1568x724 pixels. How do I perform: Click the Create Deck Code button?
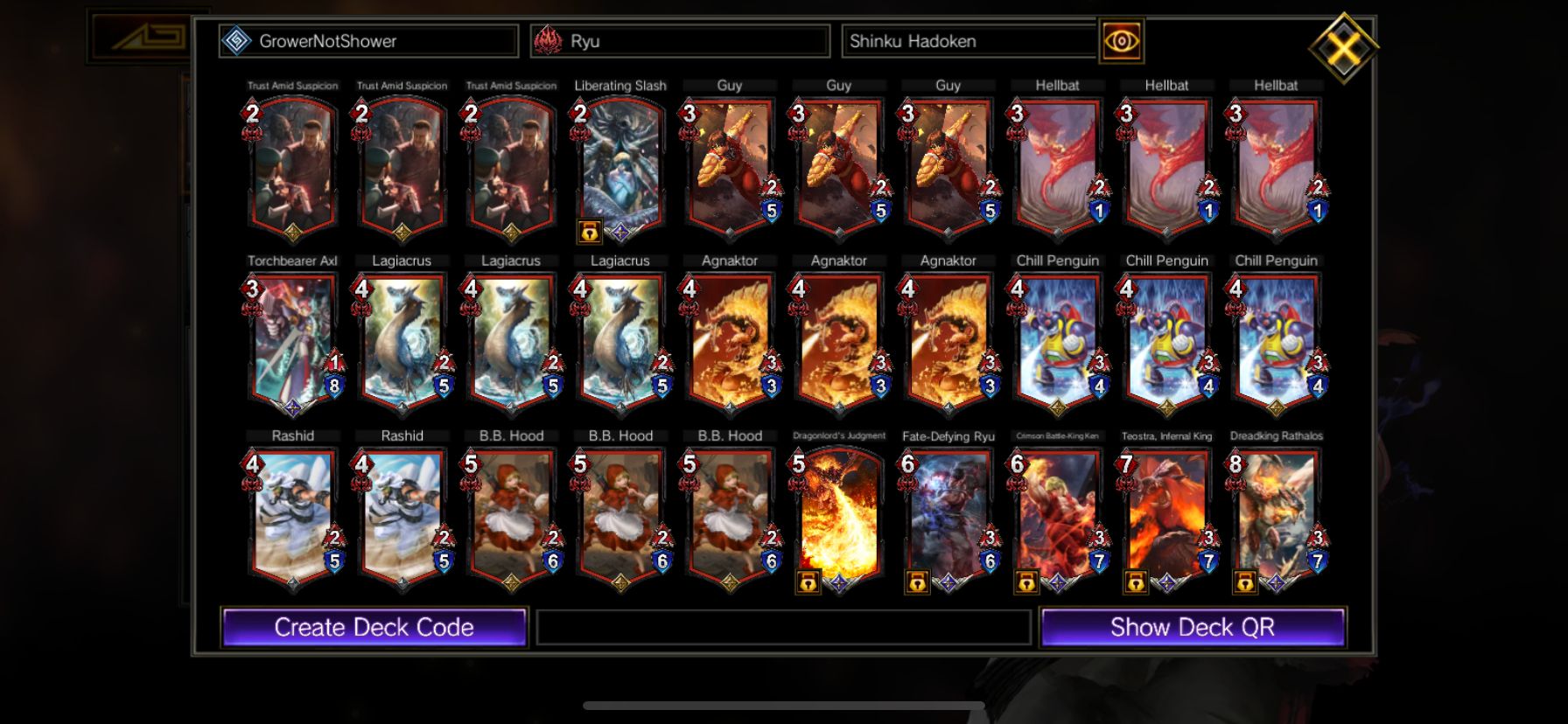pyautogui.click(x=374, y=627)
